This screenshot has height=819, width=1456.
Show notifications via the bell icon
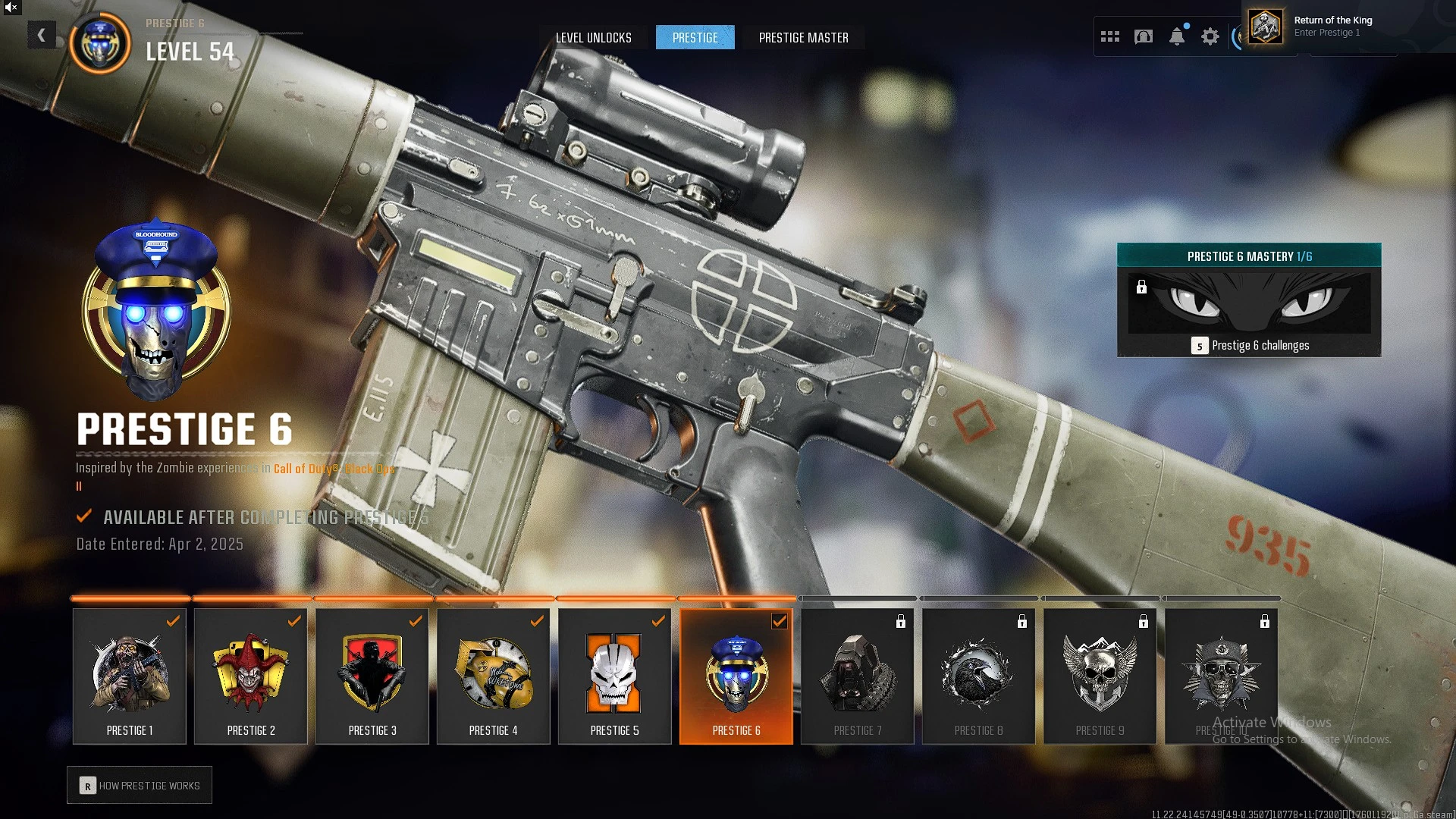point(1176,36)
